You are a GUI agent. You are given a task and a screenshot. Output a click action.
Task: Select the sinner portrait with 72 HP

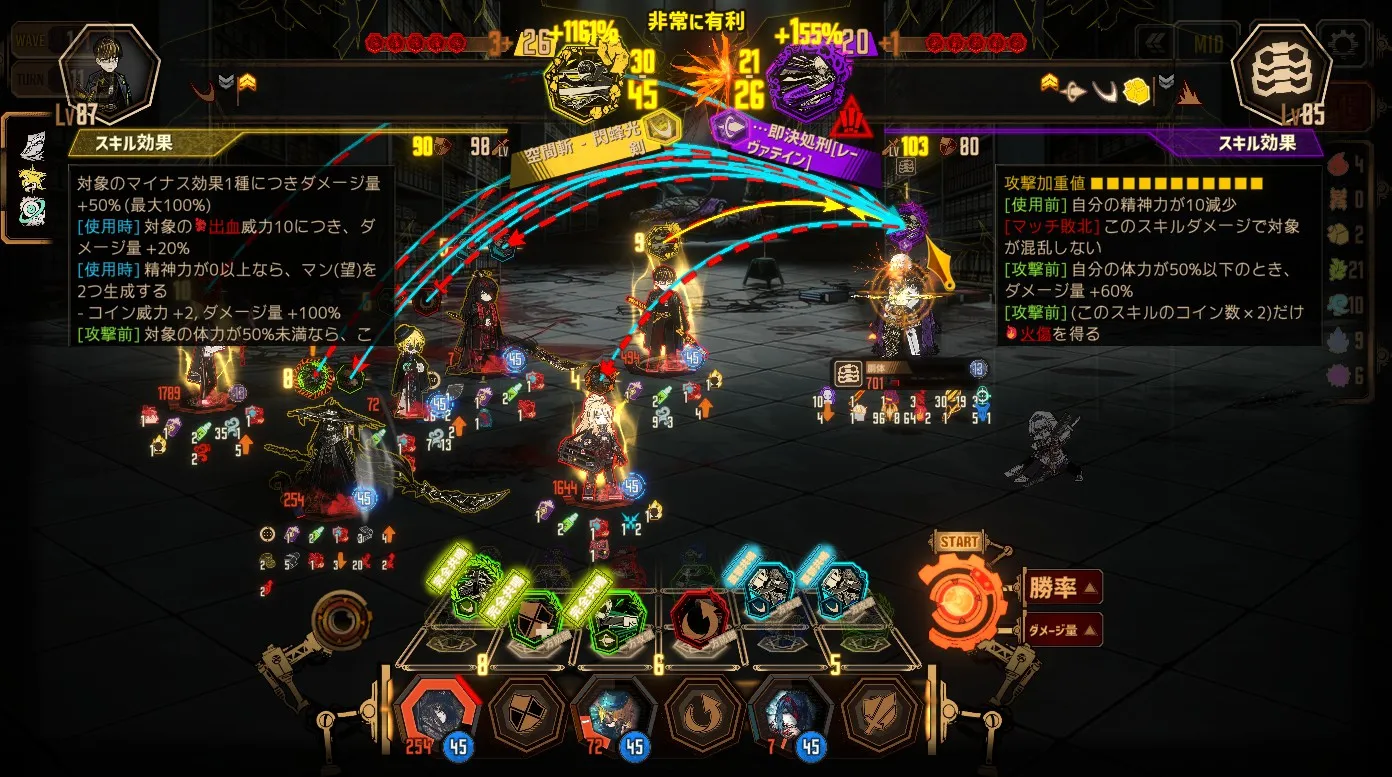[614, 712]
